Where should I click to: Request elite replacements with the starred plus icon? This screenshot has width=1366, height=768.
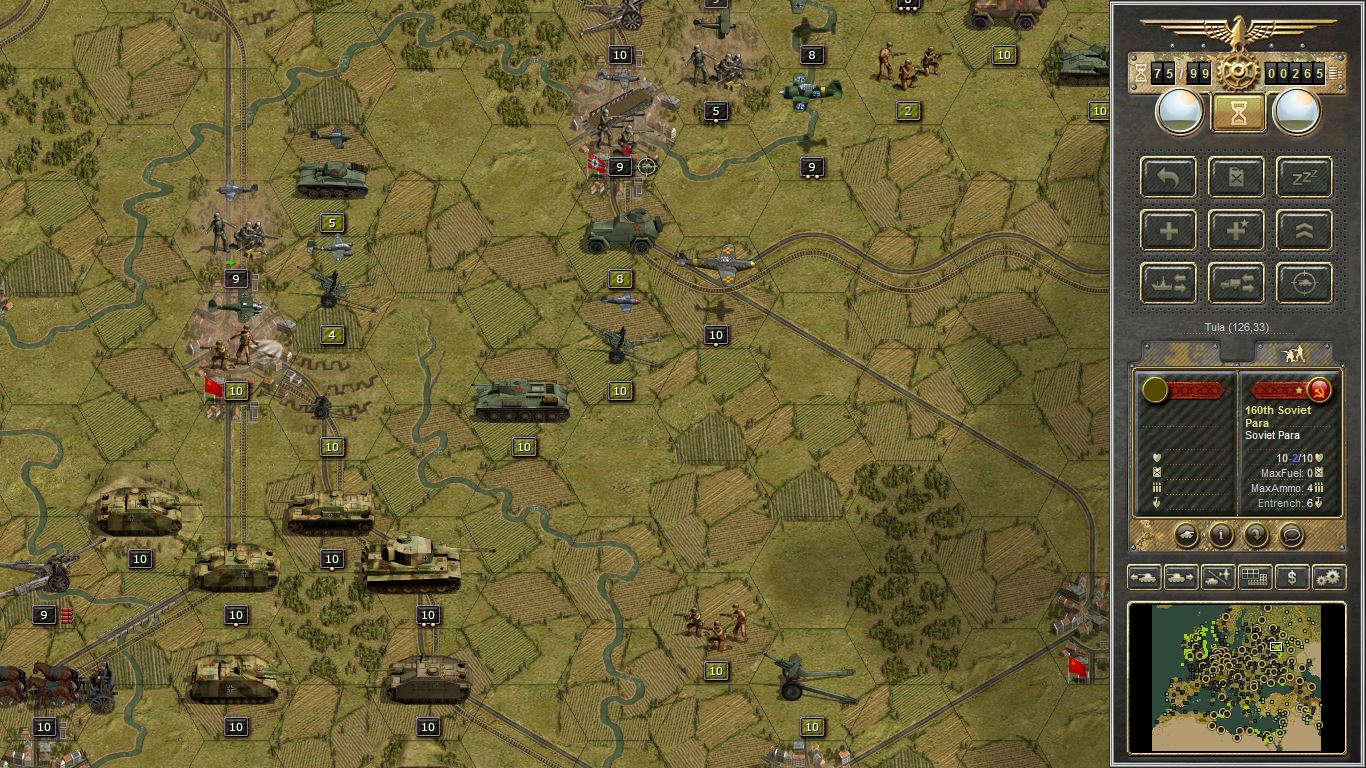coord(1236,230)
